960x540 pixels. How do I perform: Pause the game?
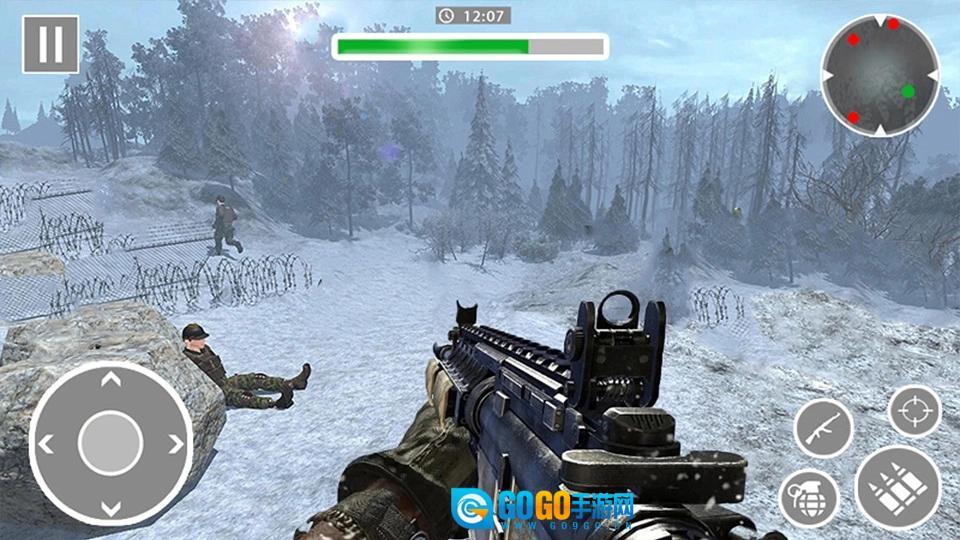(x=50, y=45)
